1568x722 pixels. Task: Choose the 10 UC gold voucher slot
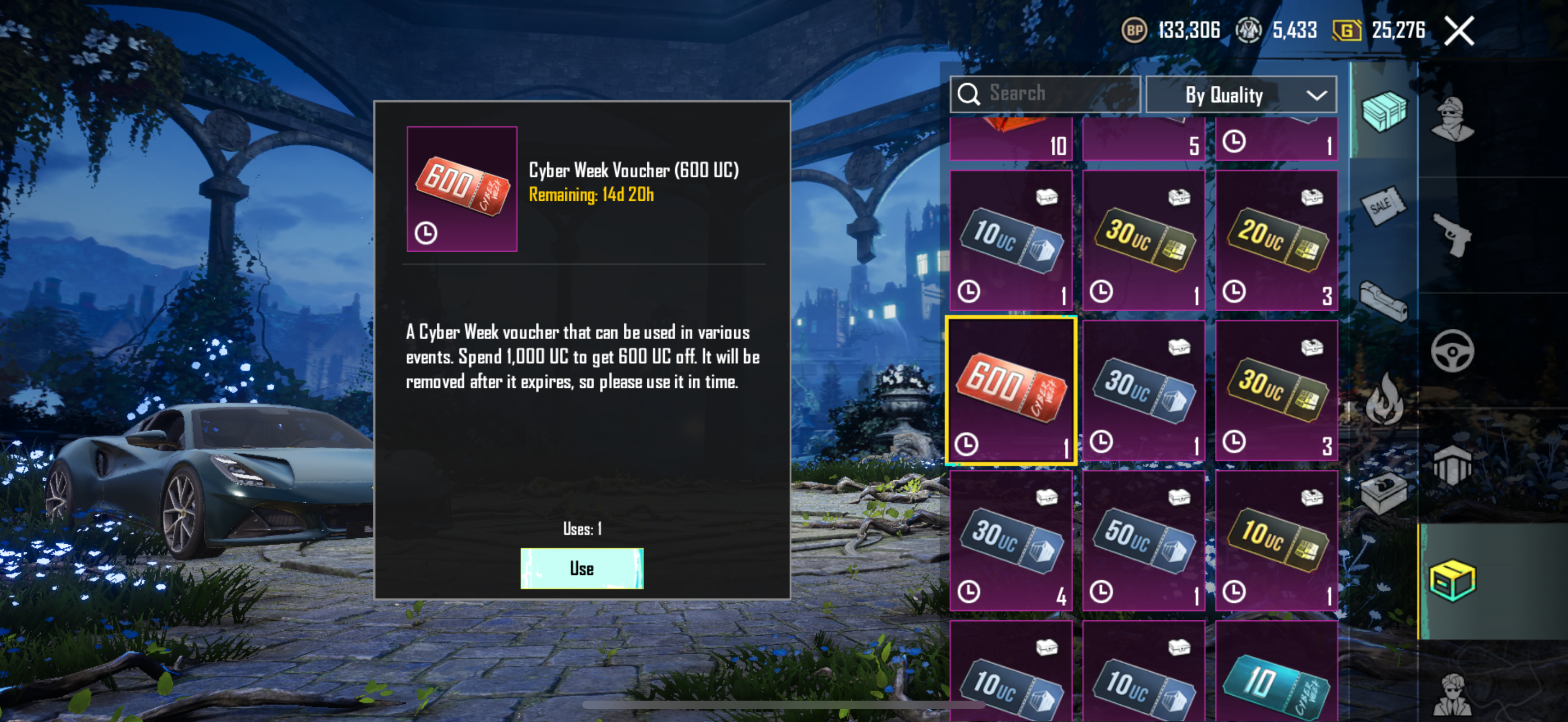click(x=1276, y=540)
